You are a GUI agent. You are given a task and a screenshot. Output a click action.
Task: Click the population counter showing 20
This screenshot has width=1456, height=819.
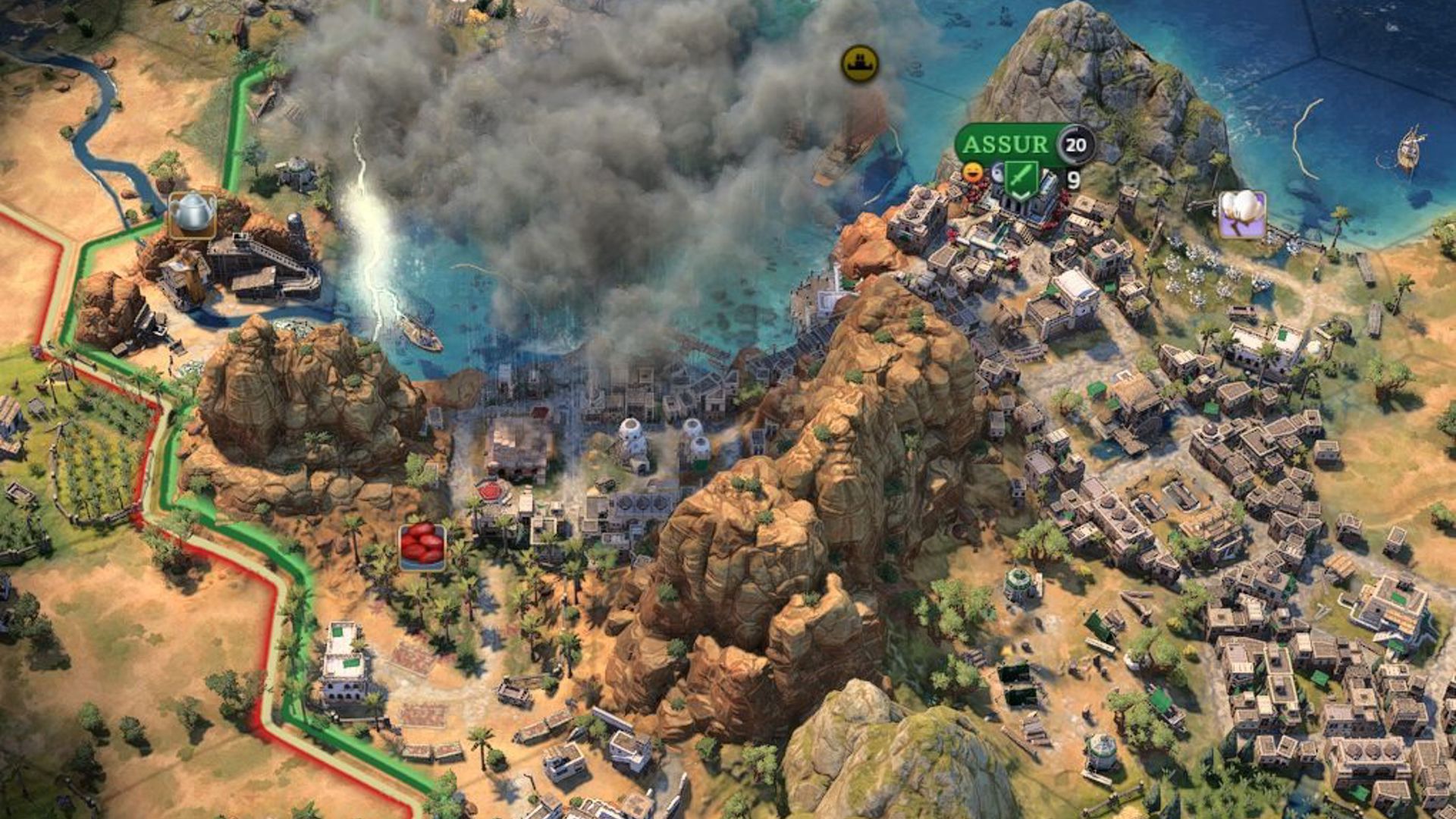[1075, 144]
